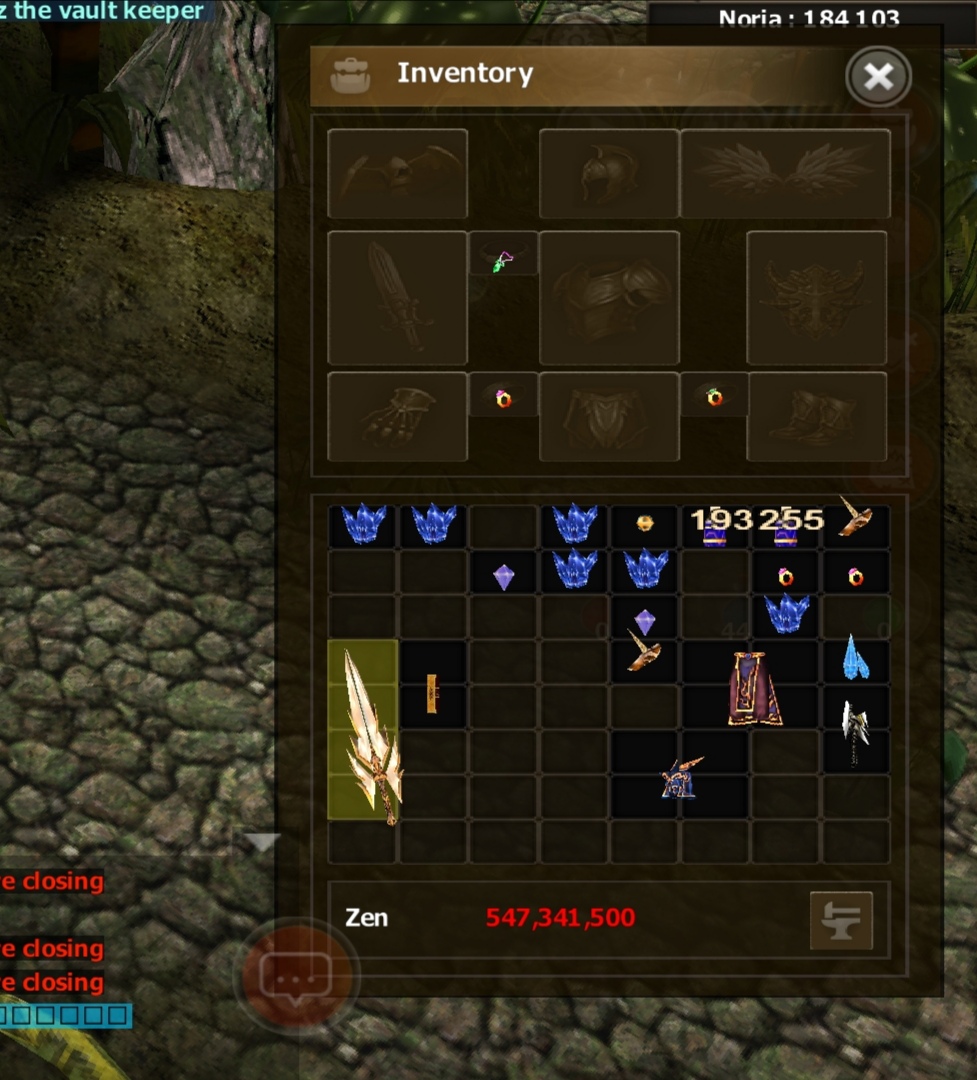Select the empty wings equipment slot

click(x=785, y=173)
